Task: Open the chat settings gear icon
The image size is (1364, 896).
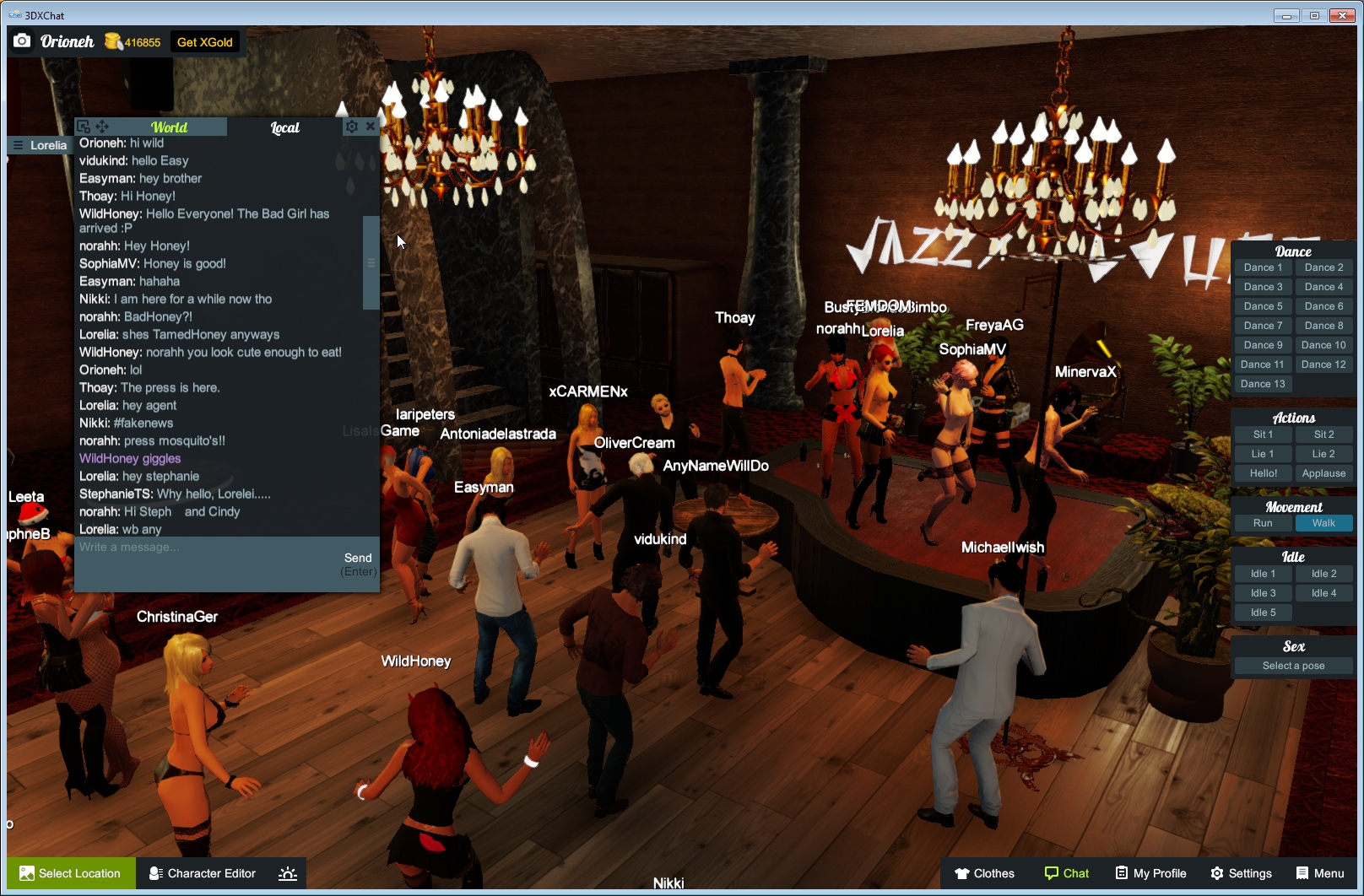Action: (352, 127)
